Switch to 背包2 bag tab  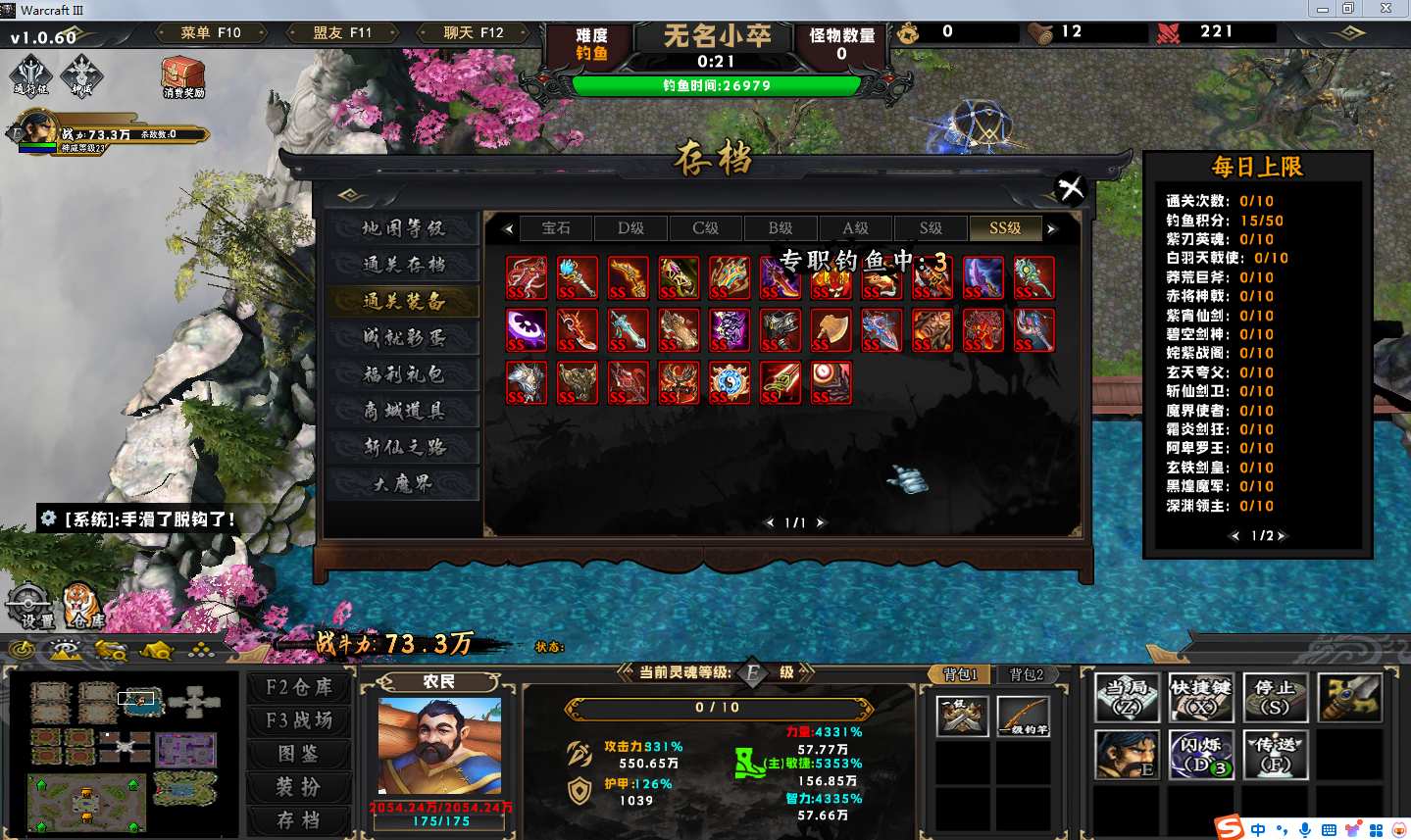click(1027, 674)
